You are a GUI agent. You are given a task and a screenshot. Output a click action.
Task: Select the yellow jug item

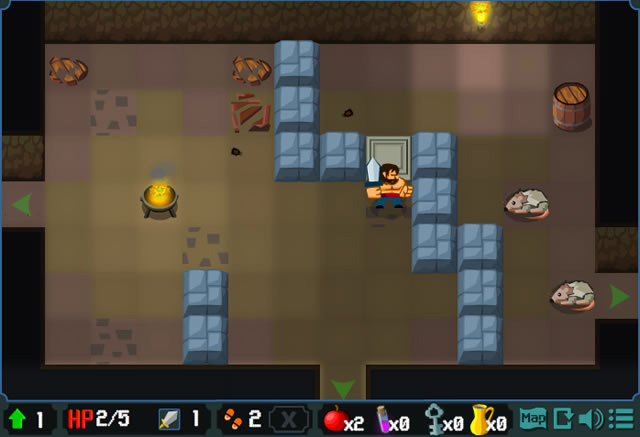coord(481,420)
